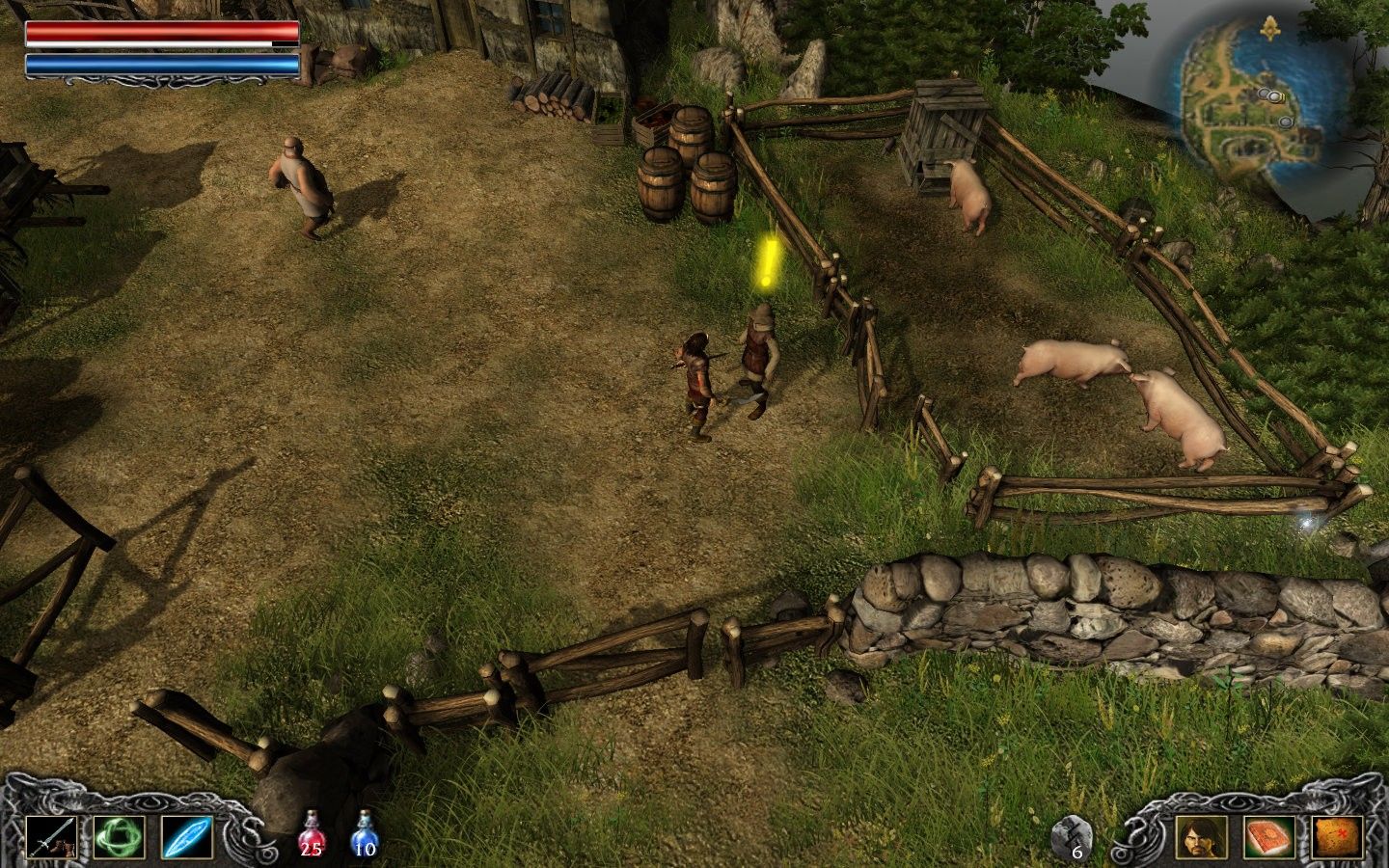
Task: Click the island minimap
Action: [x=1250, y=104]
